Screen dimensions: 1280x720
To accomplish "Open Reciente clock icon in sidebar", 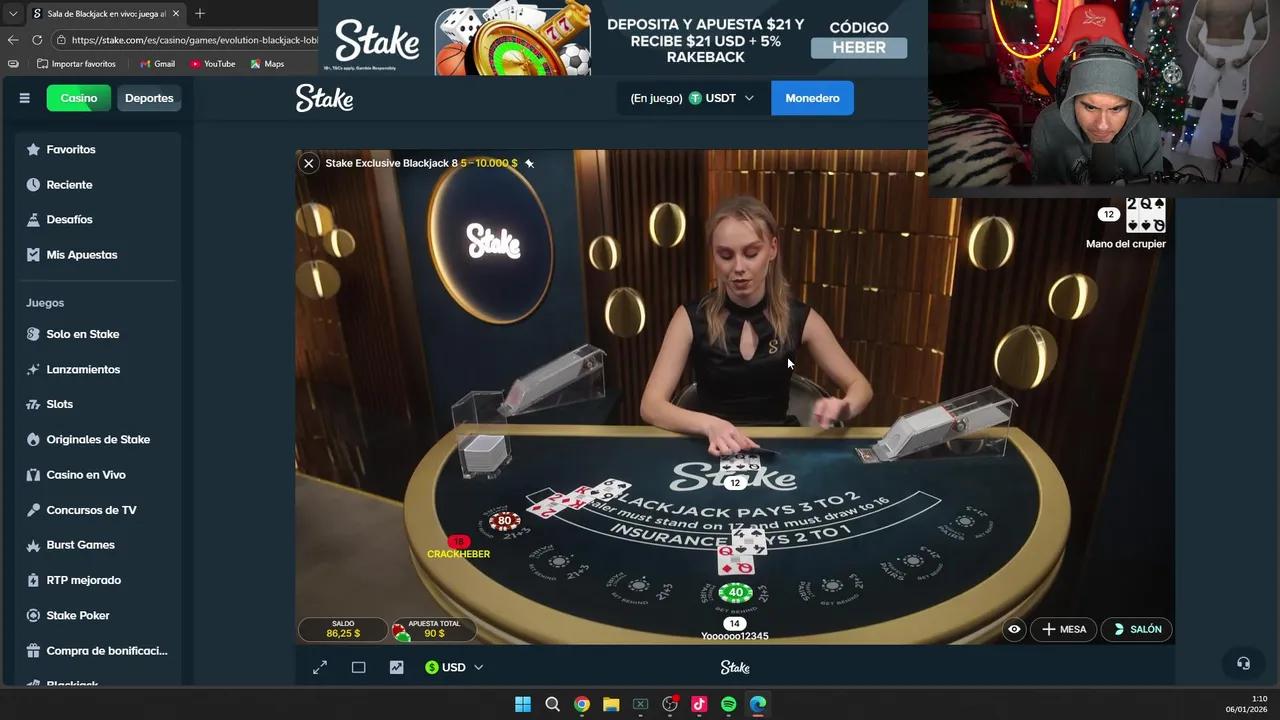I will point(35,184).
